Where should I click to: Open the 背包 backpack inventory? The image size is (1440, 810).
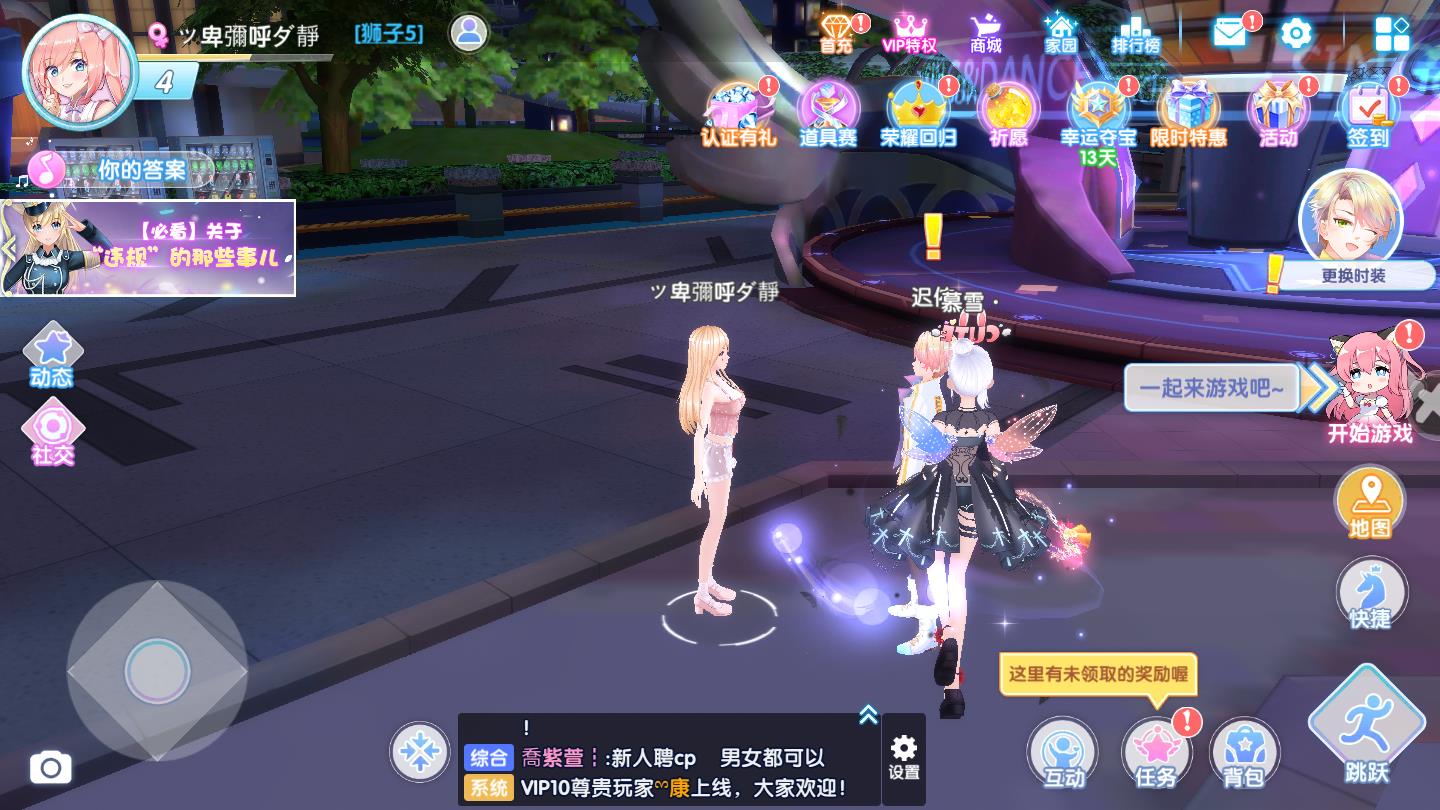1245,750
